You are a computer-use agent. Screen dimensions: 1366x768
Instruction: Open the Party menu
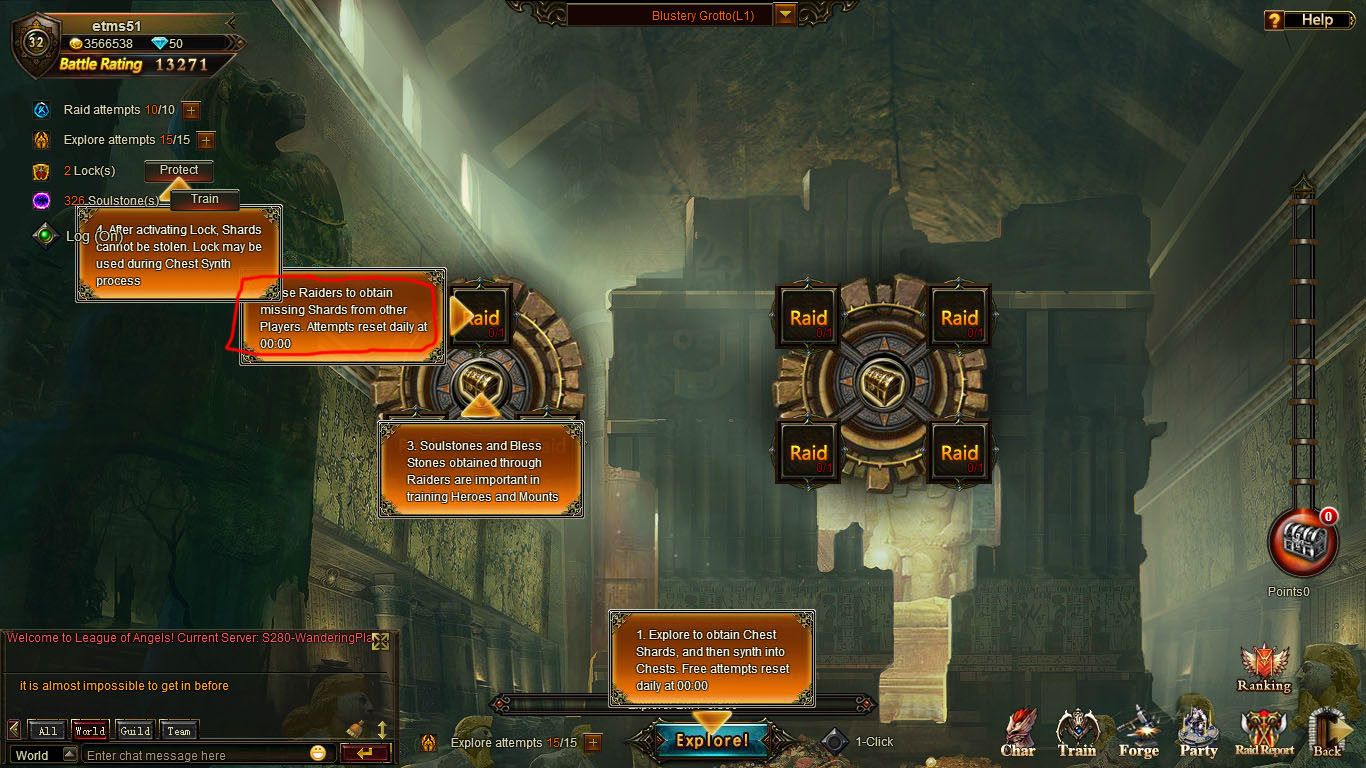[1198, 735]
